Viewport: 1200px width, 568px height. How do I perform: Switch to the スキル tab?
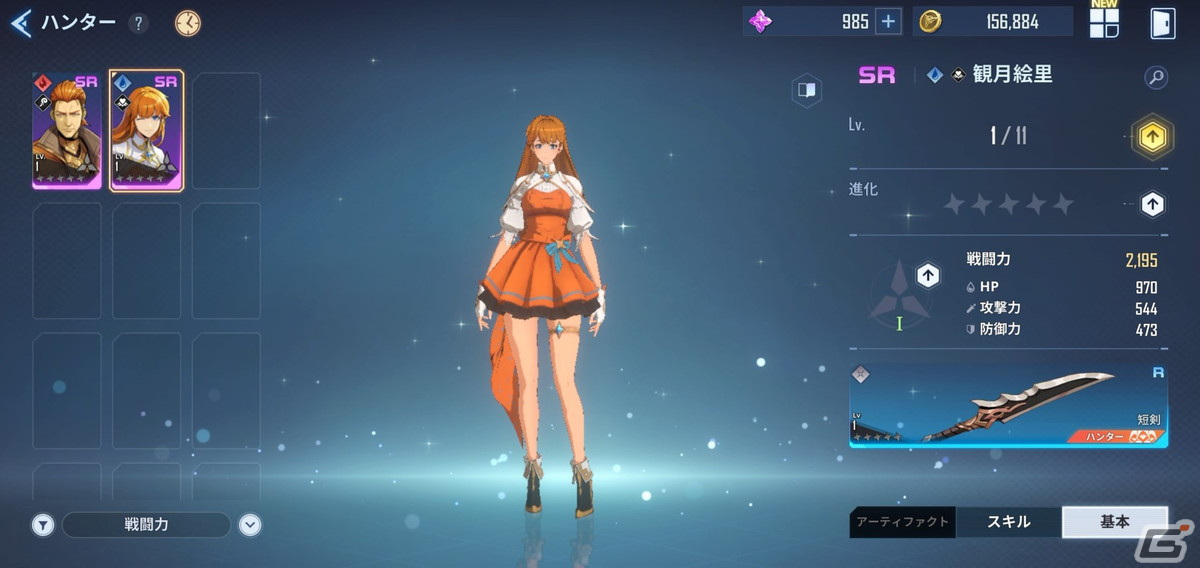click(x=1008, y=522)
